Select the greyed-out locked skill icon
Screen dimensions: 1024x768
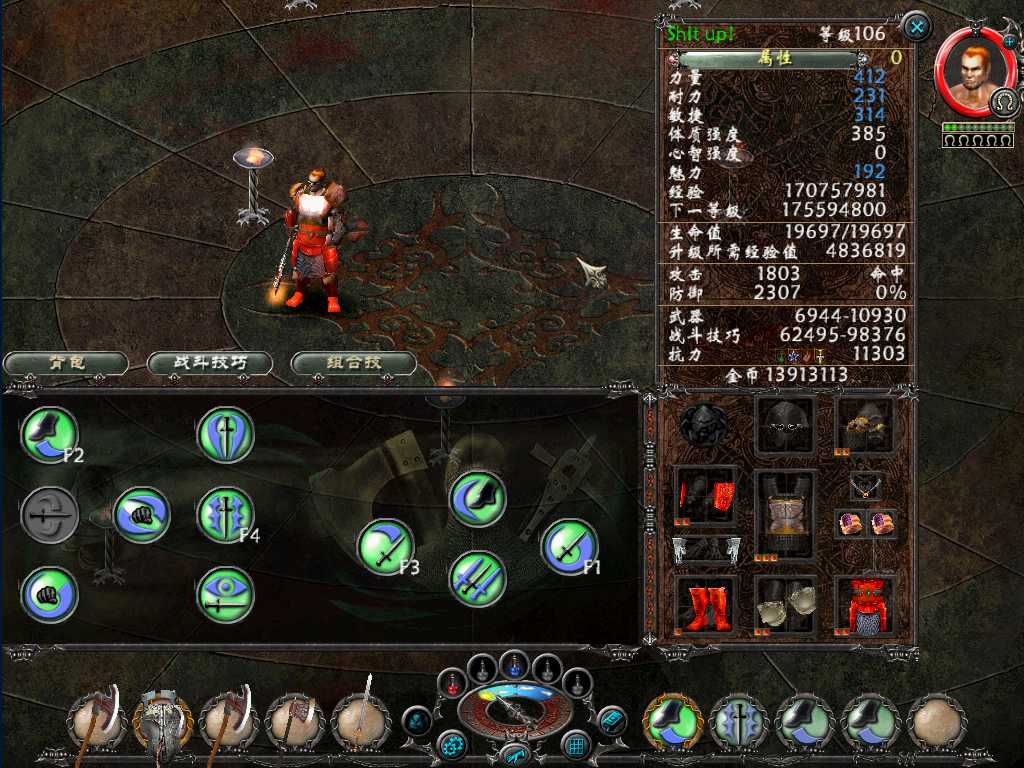pyautogui.click(x=49, y=516)
